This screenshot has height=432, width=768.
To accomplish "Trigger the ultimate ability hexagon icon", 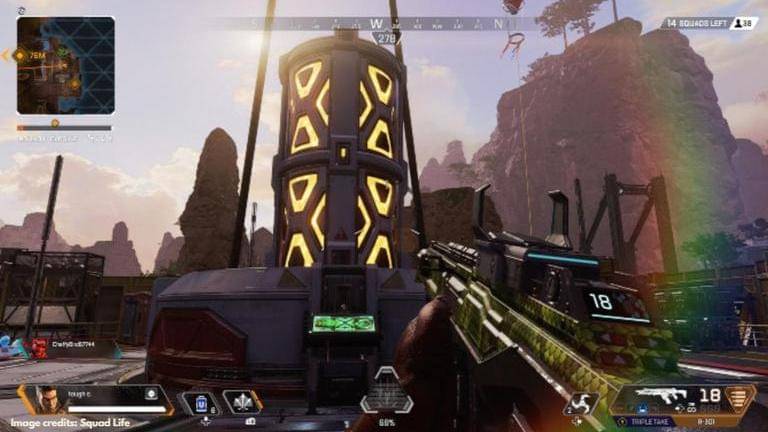I will pos(386,391).
